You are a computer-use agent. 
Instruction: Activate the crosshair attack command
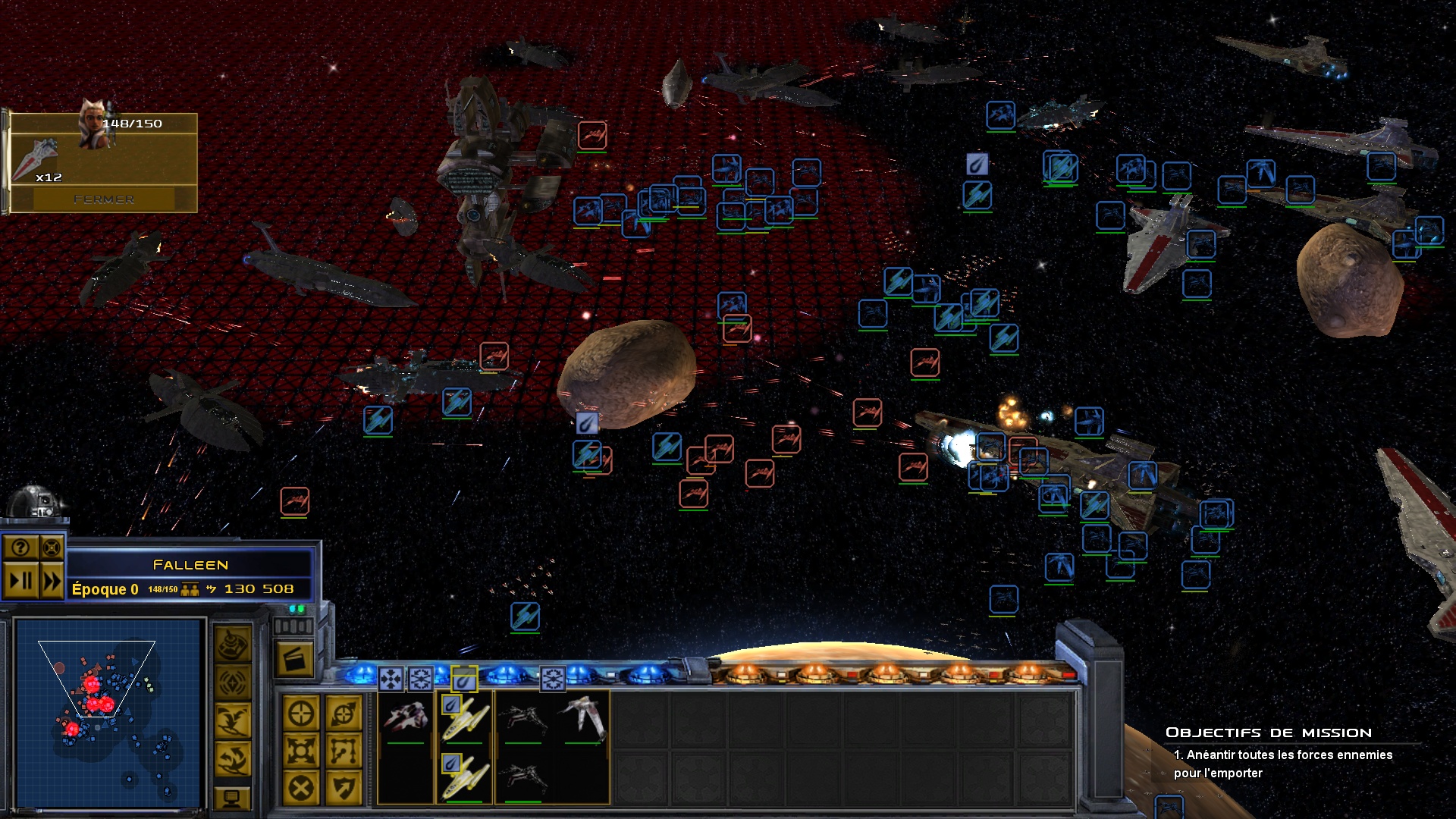[x=301, y=714]
